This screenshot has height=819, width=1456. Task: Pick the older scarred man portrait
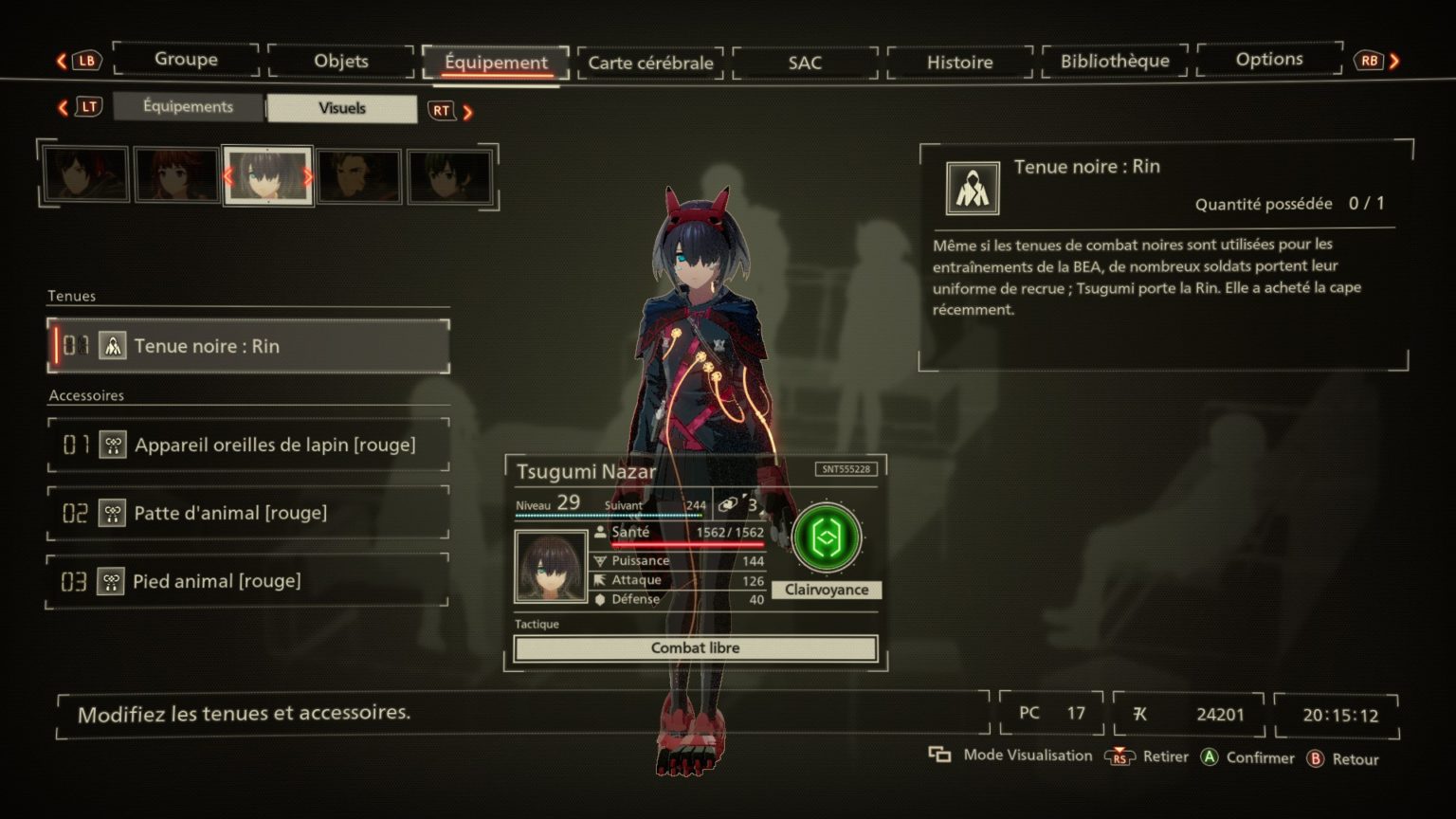(358, 176)
